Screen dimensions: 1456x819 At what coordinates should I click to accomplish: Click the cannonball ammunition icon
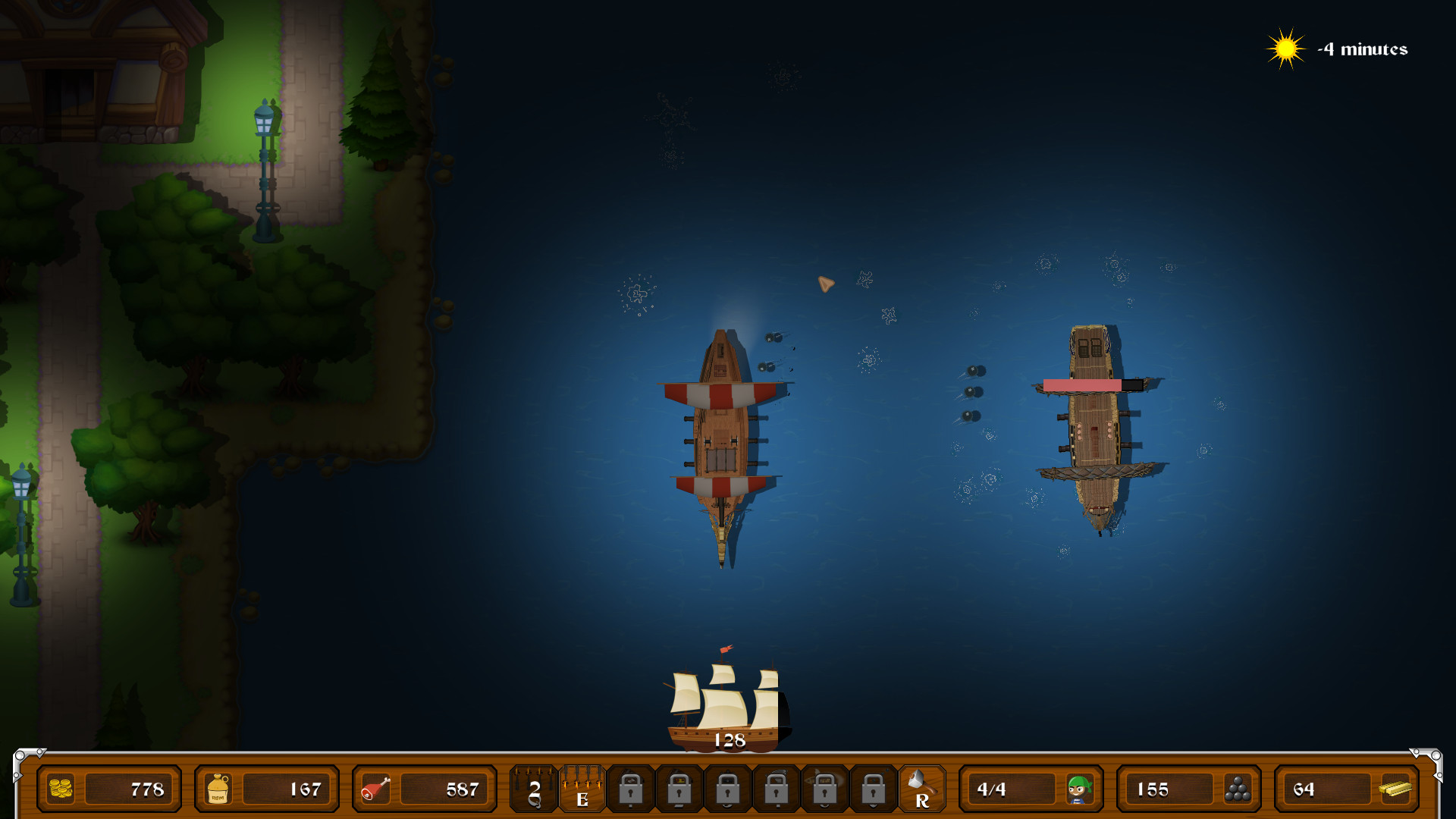click(x=1239, y=789)
